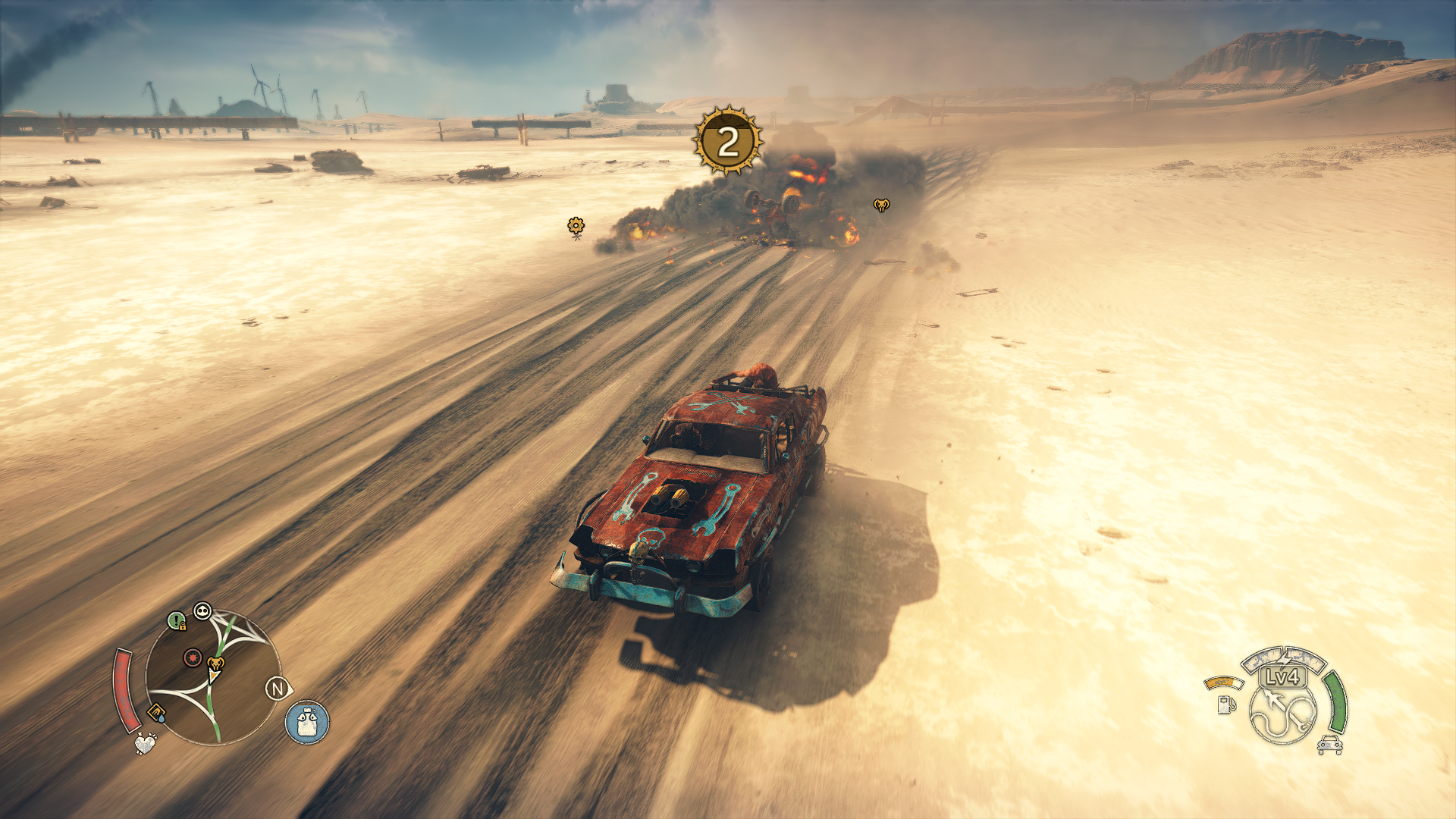The height and width of the screenshot is (819, 1456).
Task: Select the yellow water-drop location marker on minimap
Action: point(156,713)
